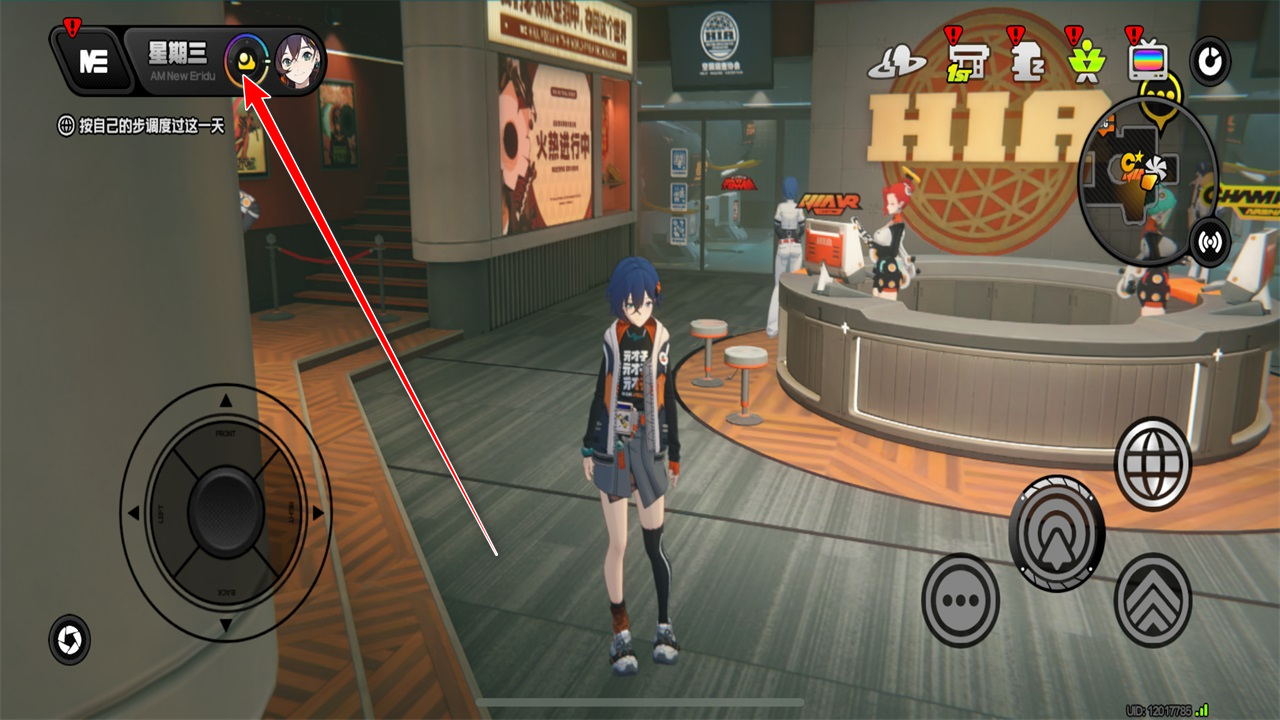This screenshot has width=1280, height=720.
Task: Tap the yellow day-night time dial
Action: [x=246, y=61]
